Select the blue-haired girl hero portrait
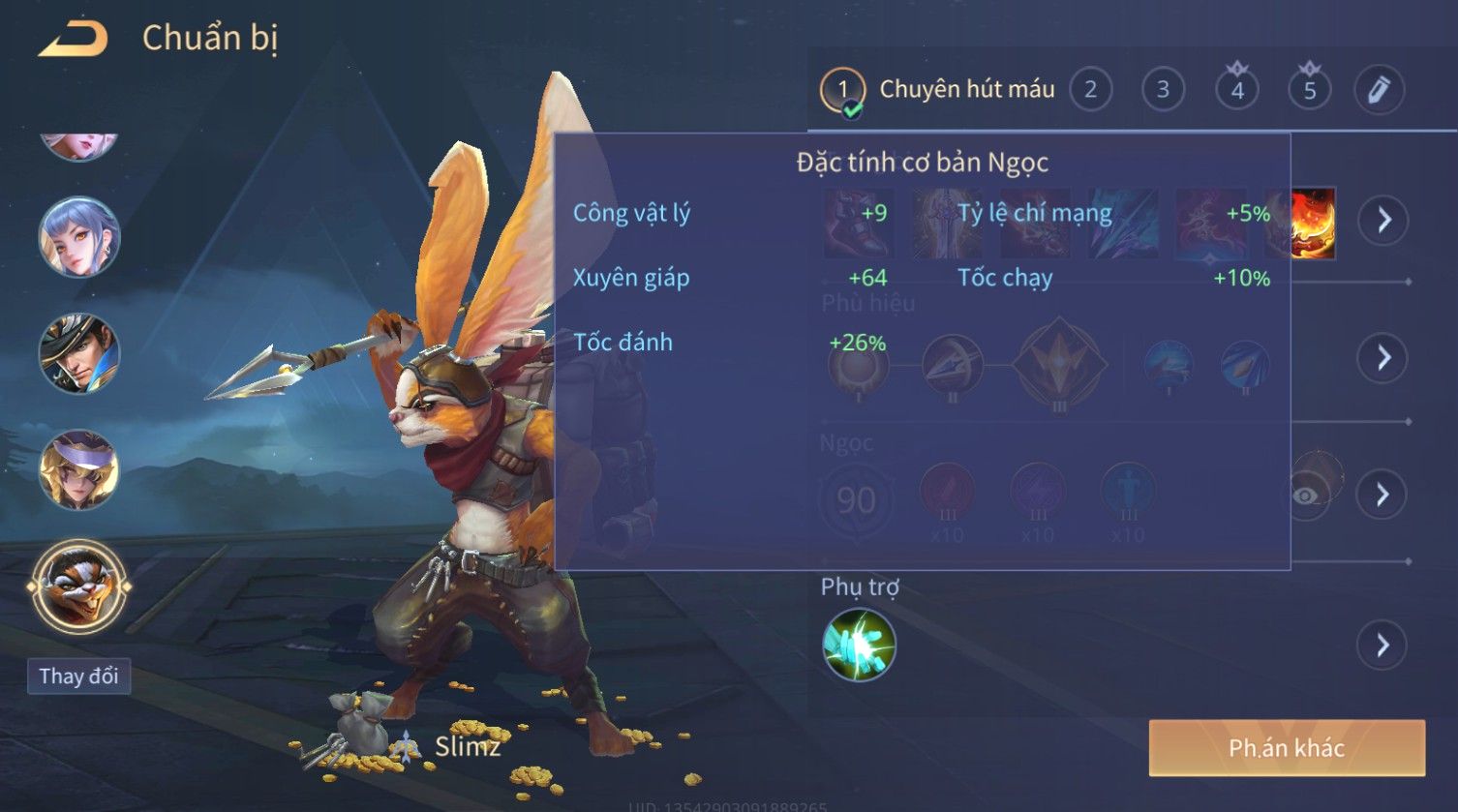1458x812 pixels. 79,237
